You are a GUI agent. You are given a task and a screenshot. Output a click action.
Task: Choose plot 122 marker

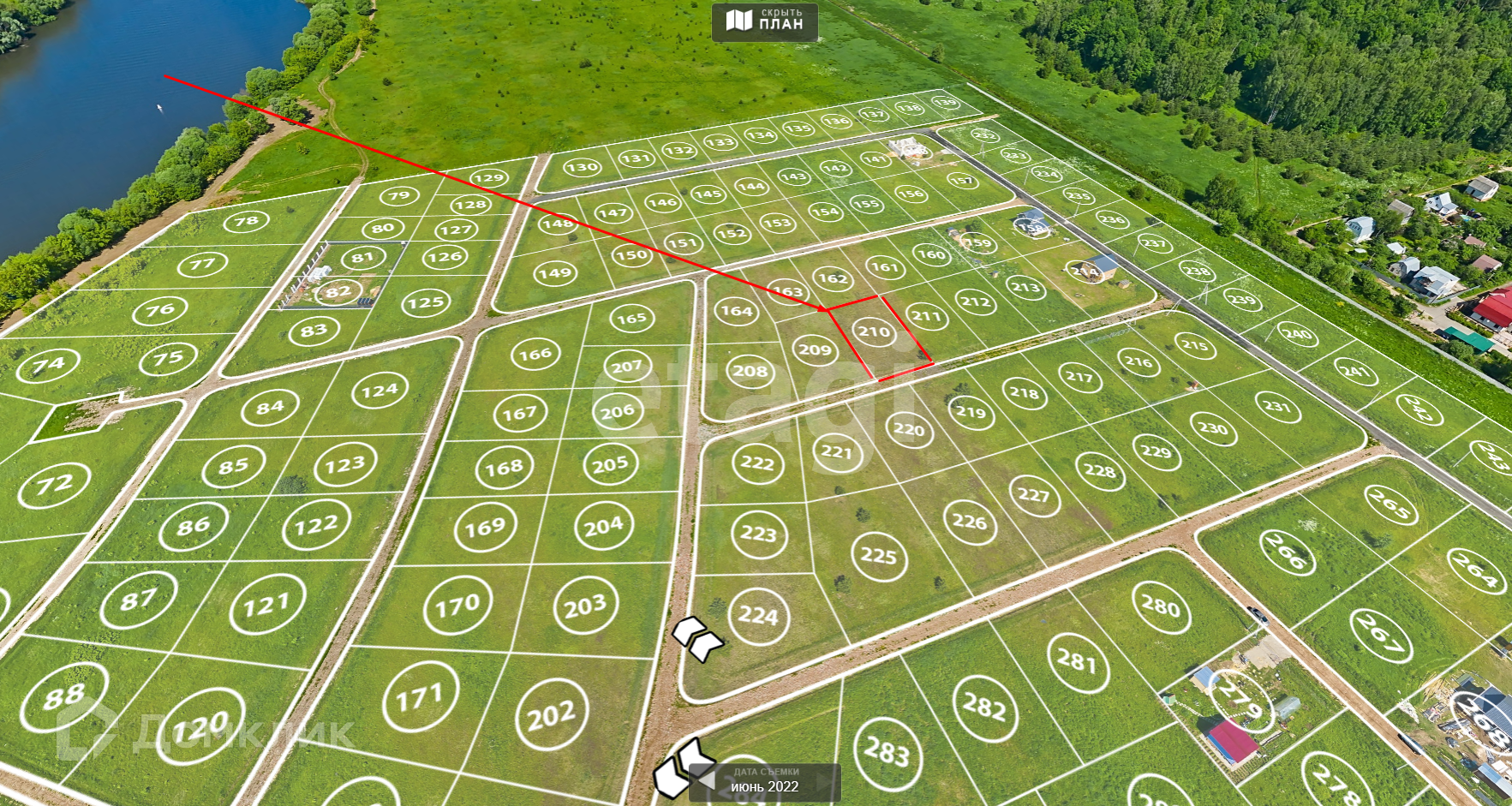[316, 525]
